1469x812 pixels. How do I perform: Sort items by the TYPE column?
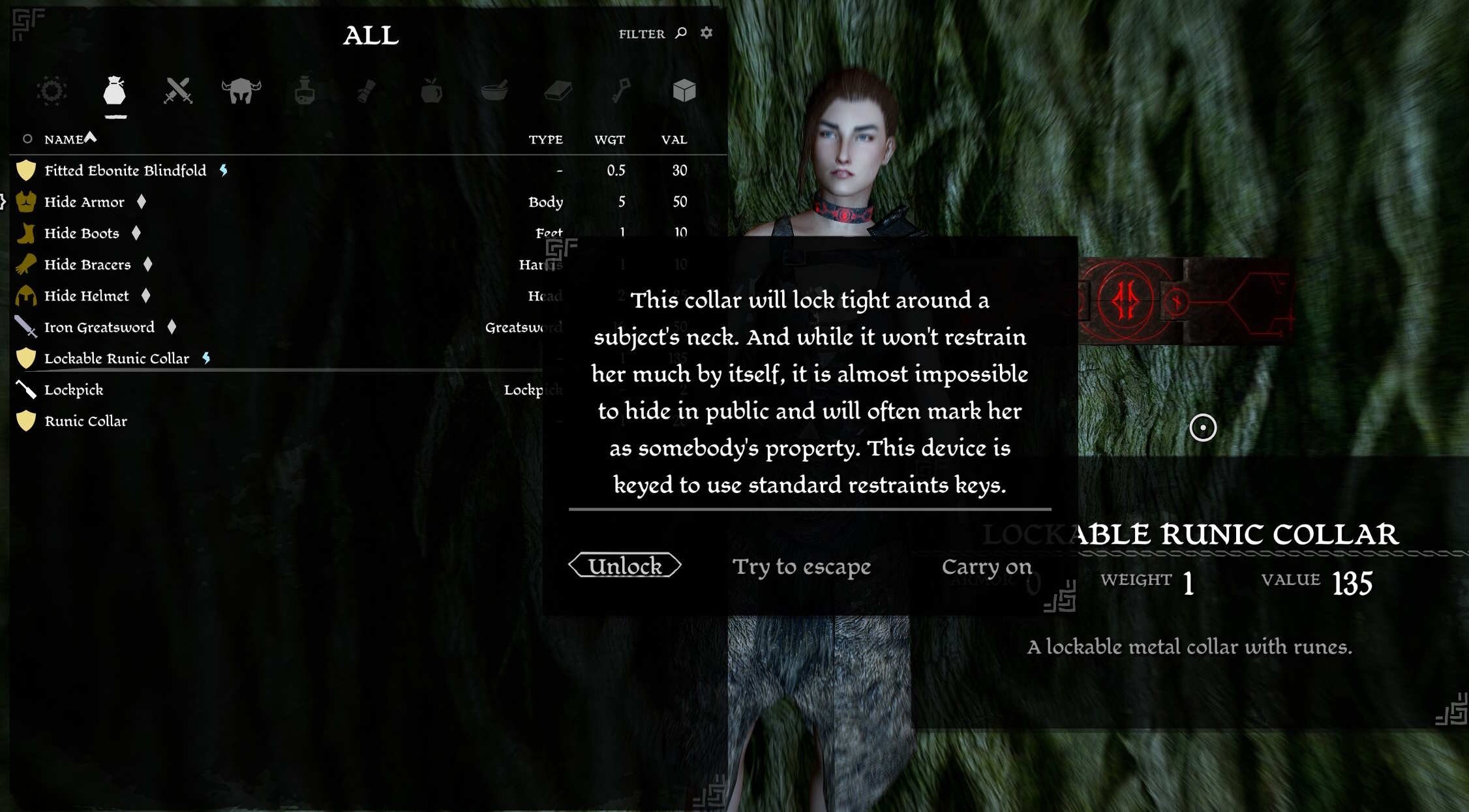[x=547, y=139]
